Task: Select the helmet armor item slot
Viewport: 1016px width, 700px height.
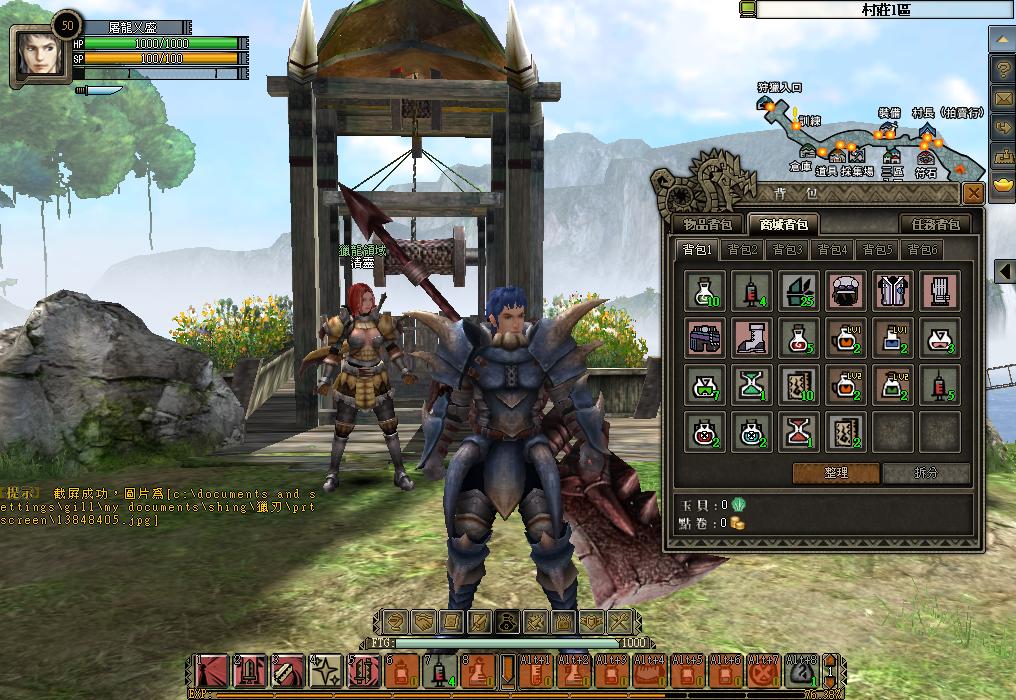Action: [x=848, y=290]
